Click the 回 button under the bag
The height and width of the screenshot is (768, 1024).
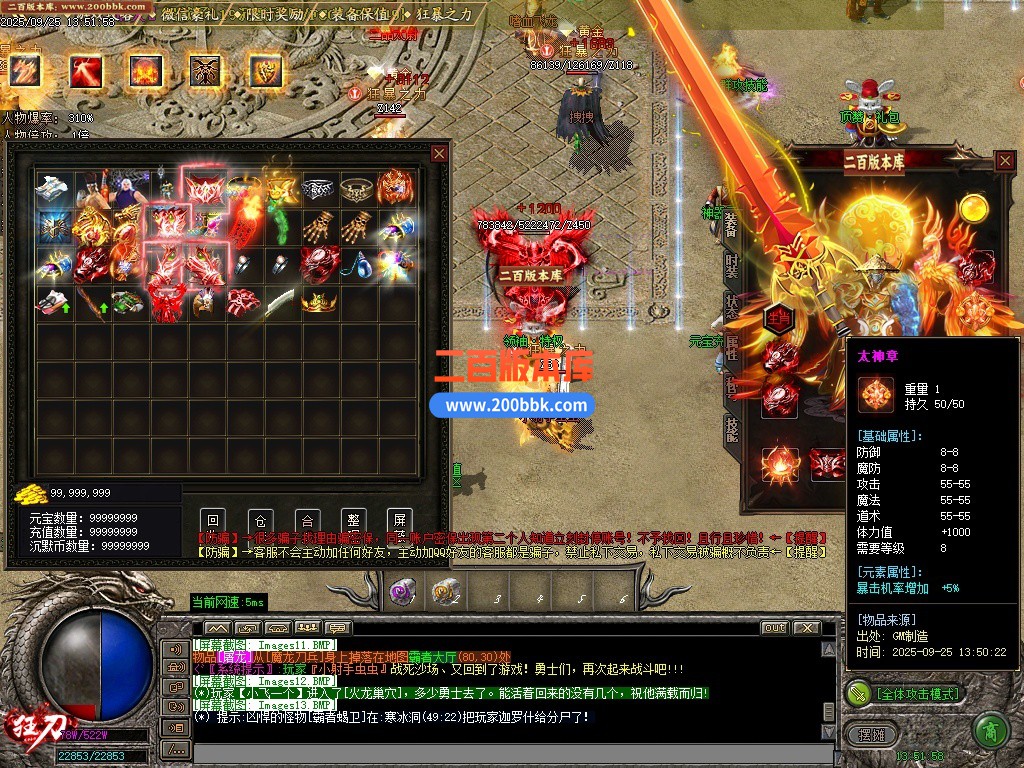pos(212,520)
